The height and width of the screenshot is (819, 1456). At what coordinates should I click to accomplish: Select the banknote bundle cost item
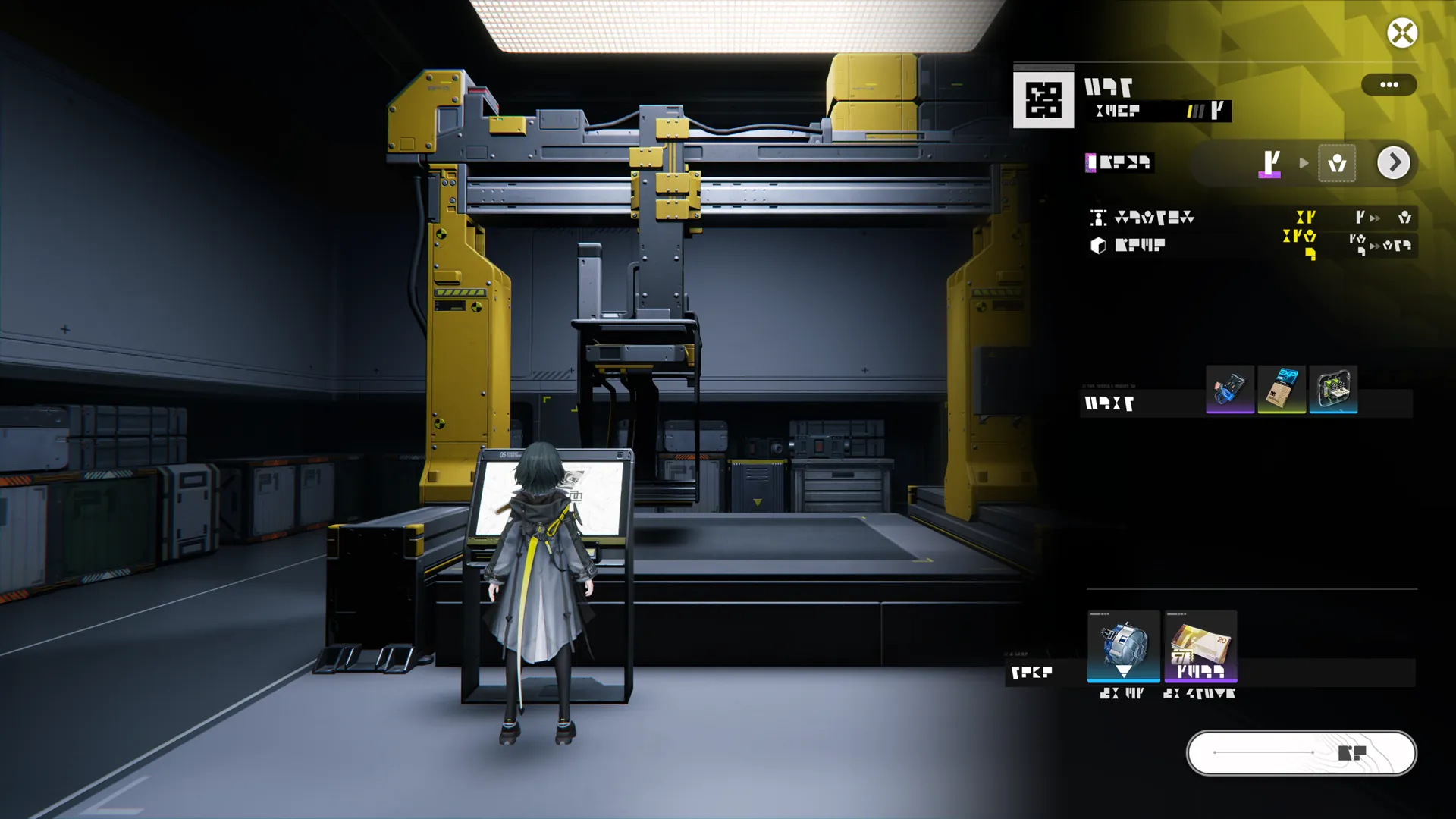1200,646
